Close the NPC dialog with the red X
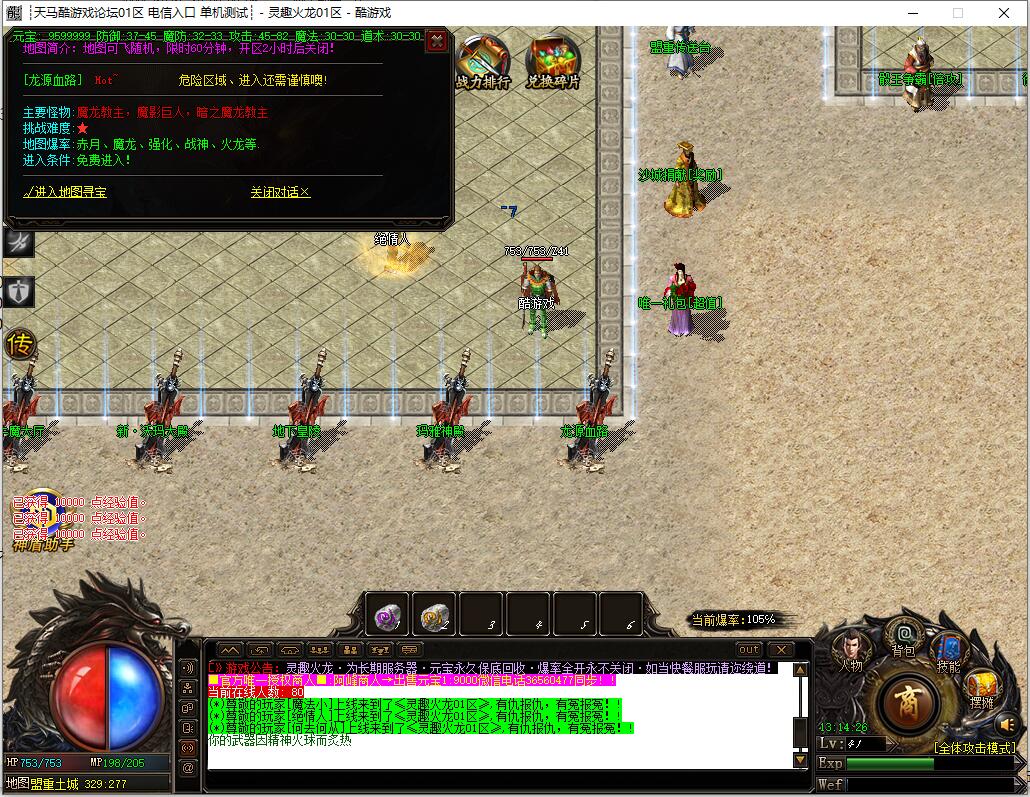Screen dimensions: 1030x797 [x=436, y=41]
